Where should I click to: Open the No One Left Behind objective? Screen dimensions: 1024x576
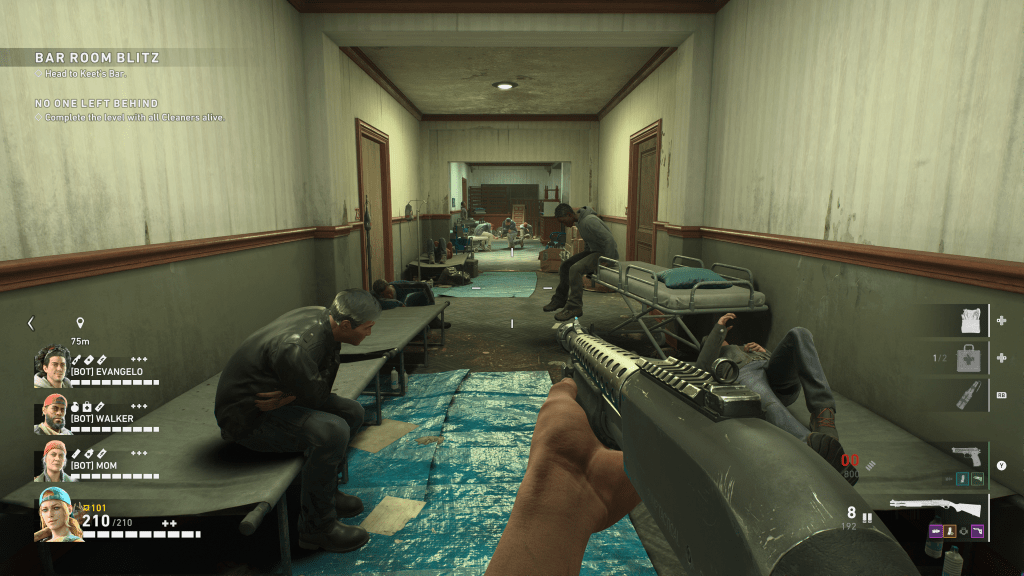[96, 103]
